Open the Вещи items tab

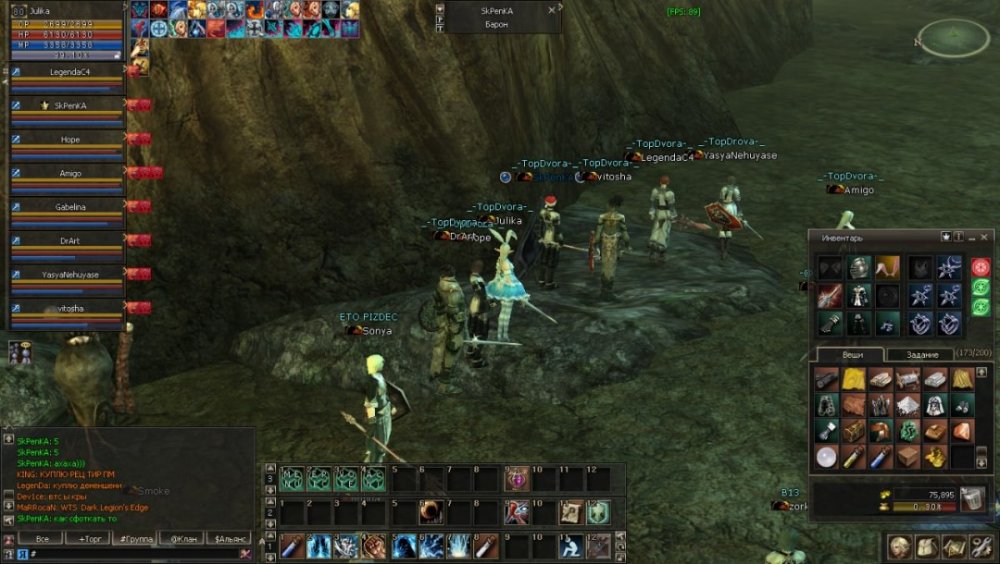(849, 355)
